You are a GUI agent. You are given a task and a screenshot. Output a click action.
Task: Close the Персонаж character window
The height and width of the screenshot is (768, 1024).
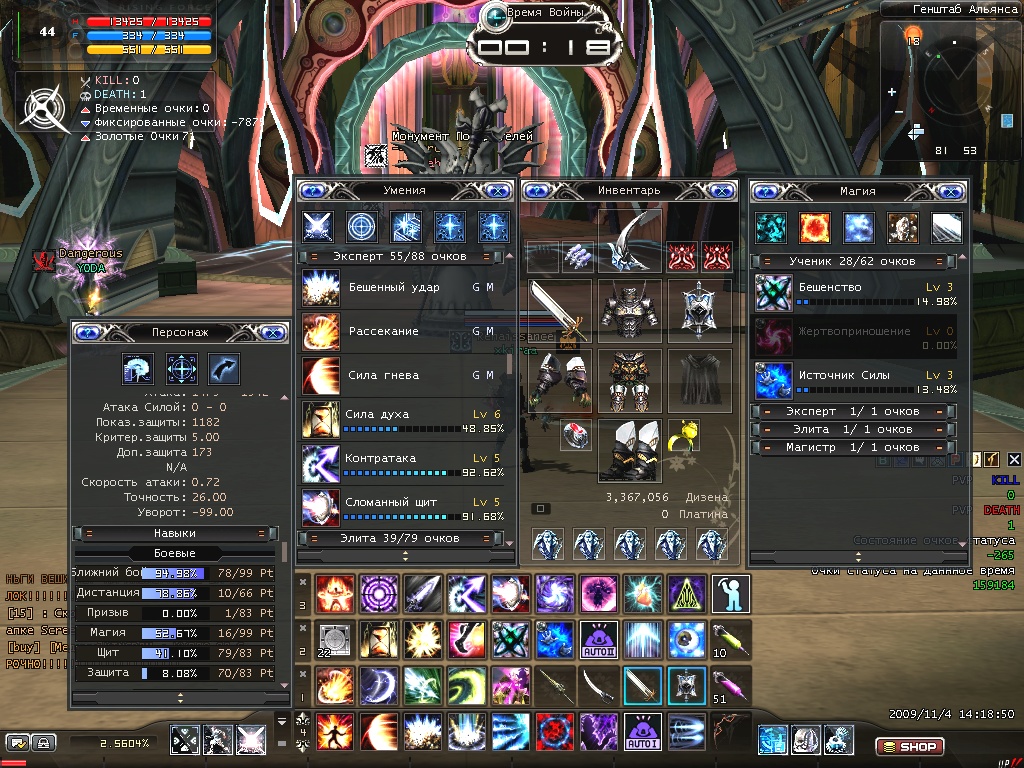(273, 332)
